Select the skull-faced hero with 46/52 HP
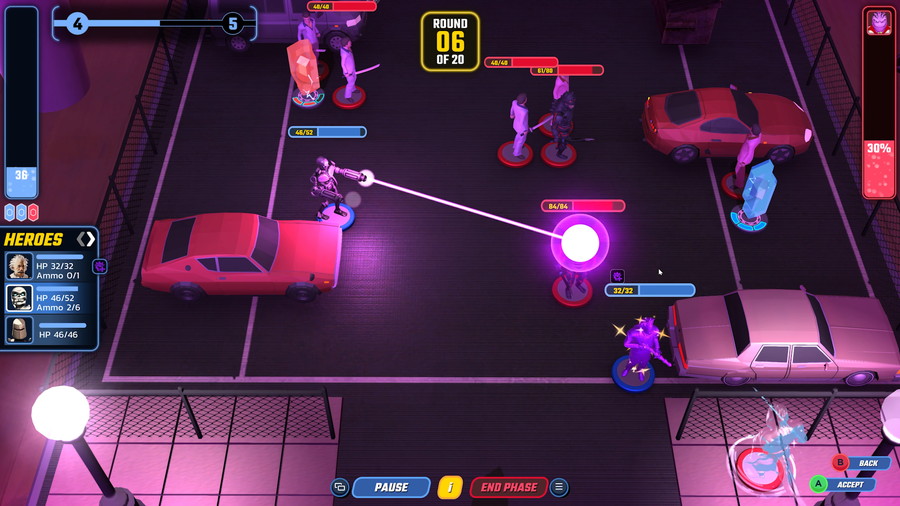 pyautogui.click(x=19, y=297)
